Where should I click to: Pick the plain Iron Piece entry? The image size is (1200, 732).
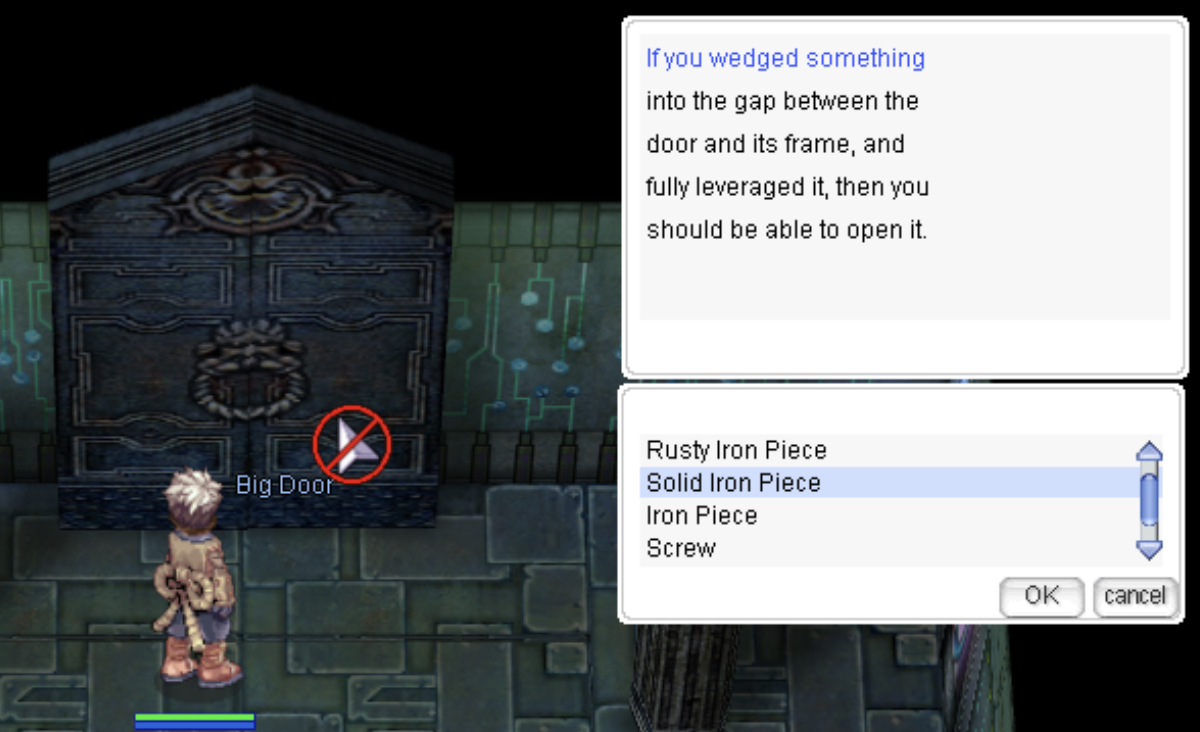point(702,516)
